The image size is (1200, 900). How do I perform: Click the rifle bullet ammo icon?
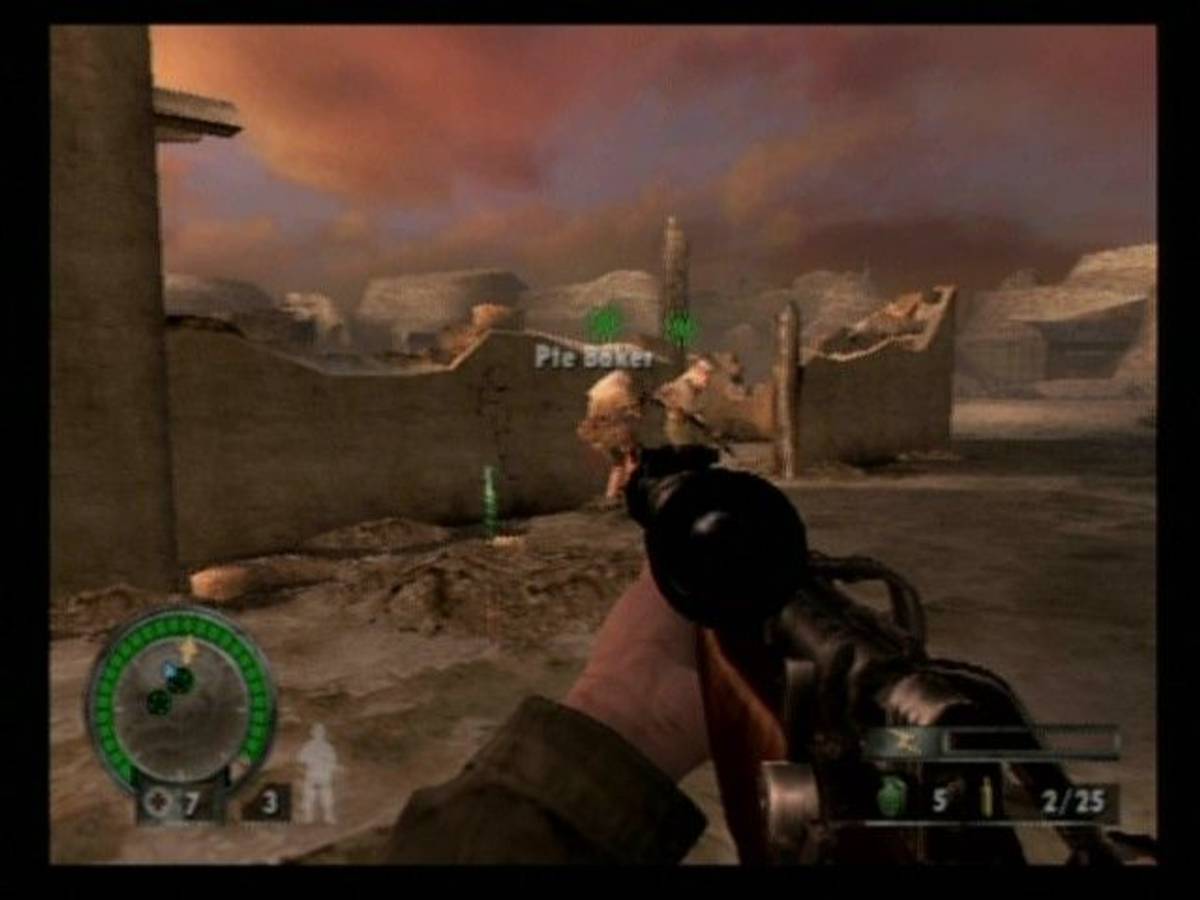click(985, 799)
